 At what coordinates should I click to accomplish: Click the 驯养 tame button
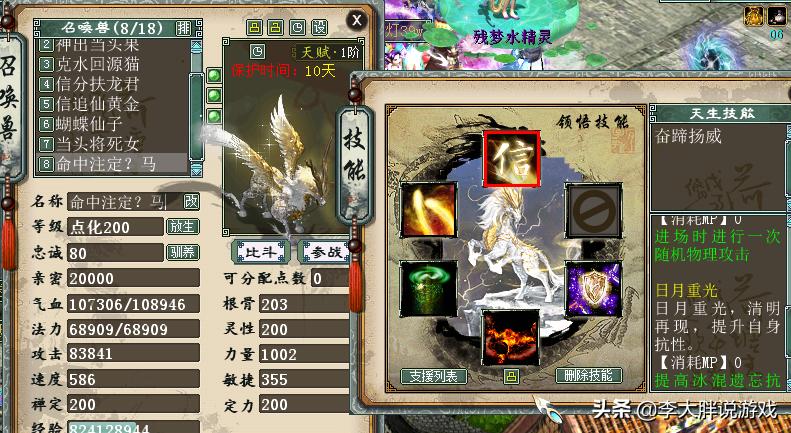[182, 253]
